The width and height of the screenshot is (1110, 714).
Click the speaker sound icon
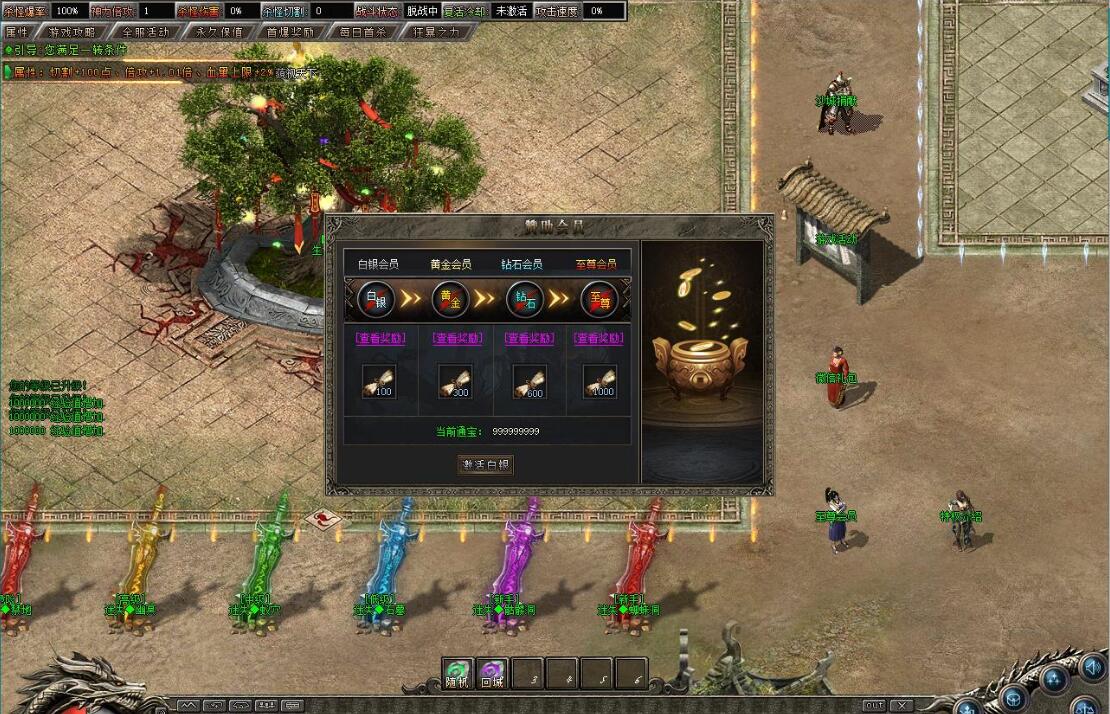click(x=1092, y=666)
